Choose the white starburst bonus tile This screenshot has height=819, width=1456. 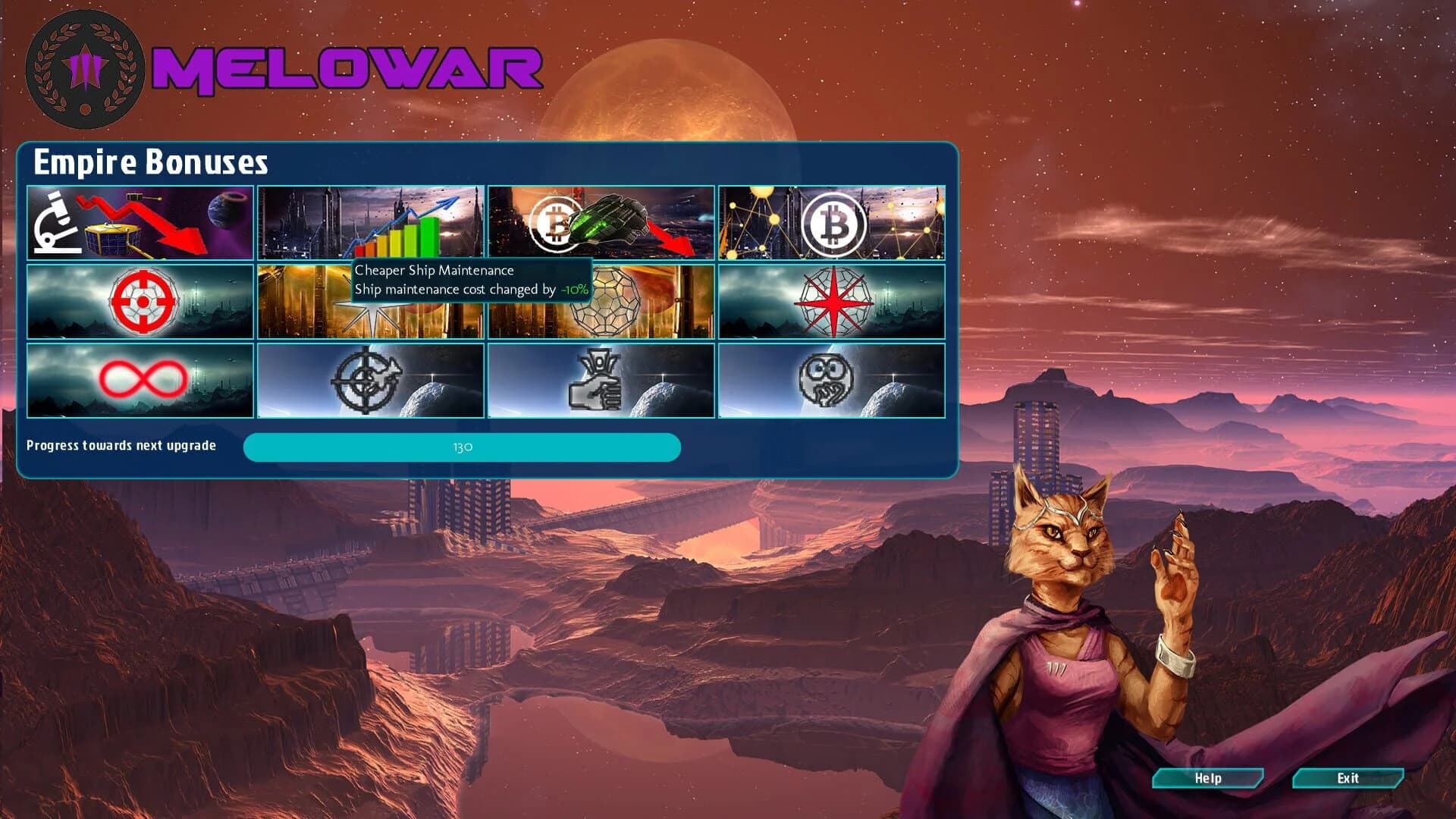371,318
